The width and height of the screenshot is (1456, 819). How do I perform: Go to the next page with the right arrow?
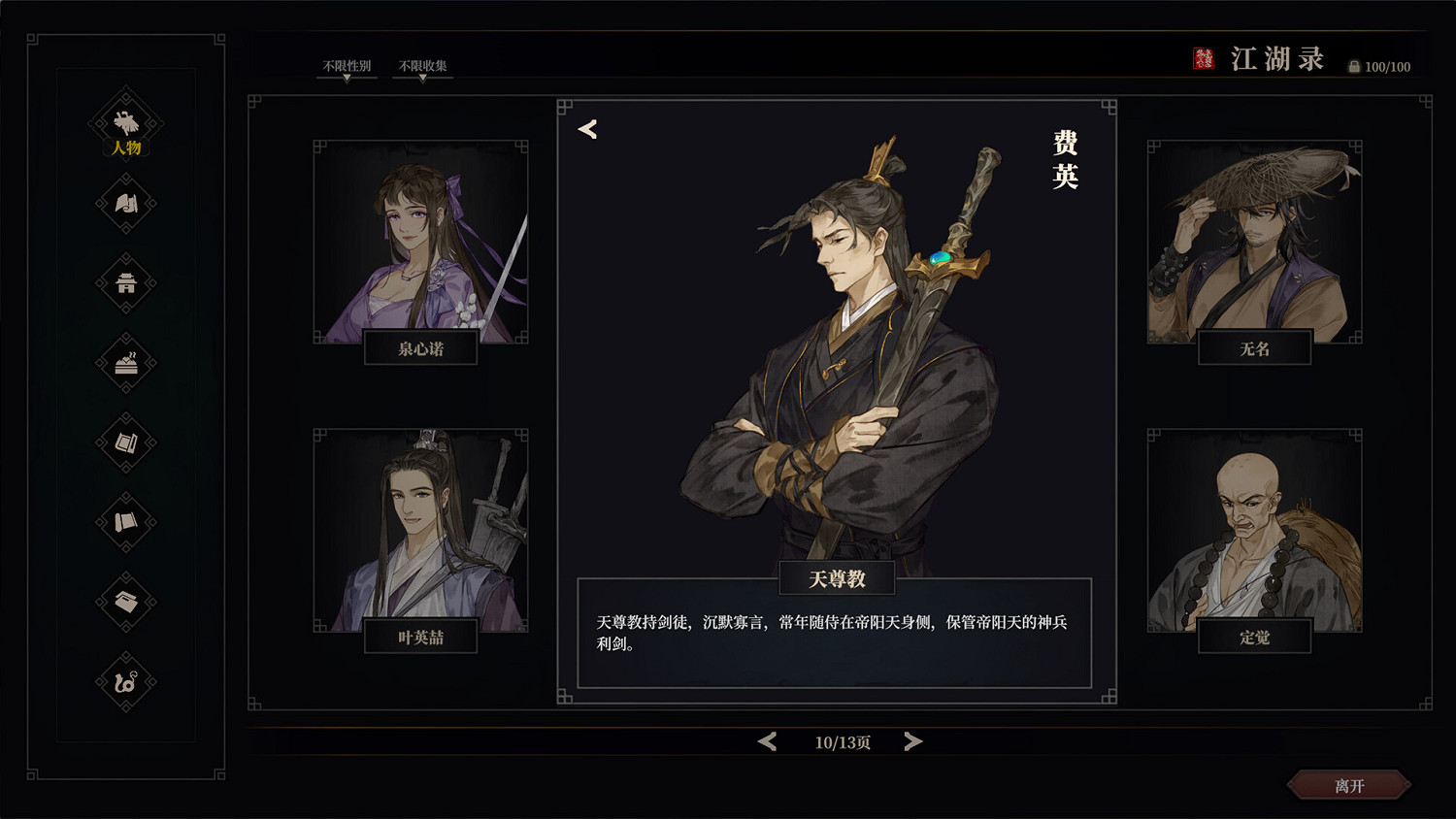912,740
